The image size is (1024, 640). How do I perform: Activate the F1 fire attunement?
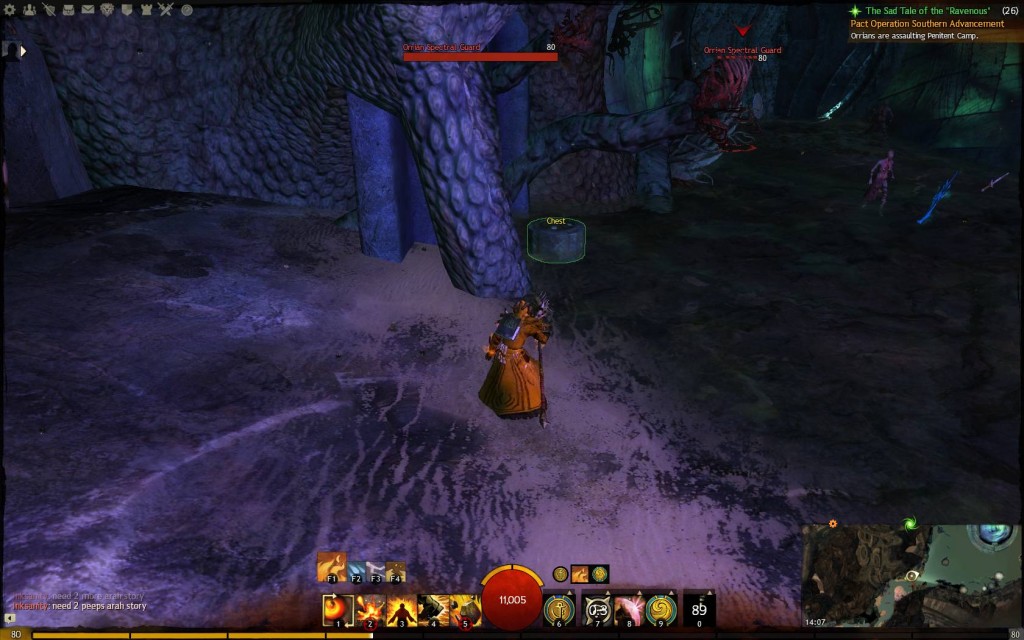pyautogui.click(x=332, y=566)
